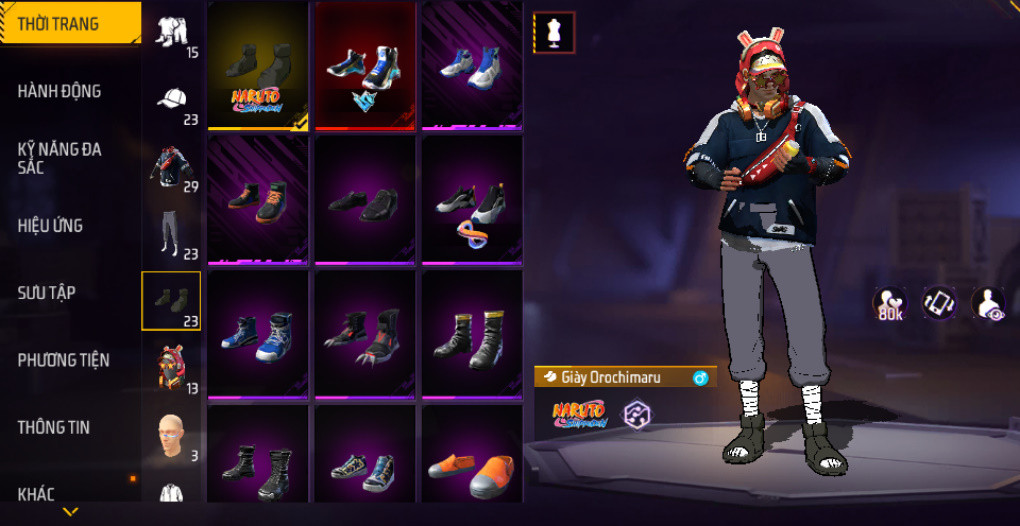This screenshot has width=1020, height=526.
Task: Open the KỸ NĂNG ĐA SẮC tab
Action: coord(60,158)
